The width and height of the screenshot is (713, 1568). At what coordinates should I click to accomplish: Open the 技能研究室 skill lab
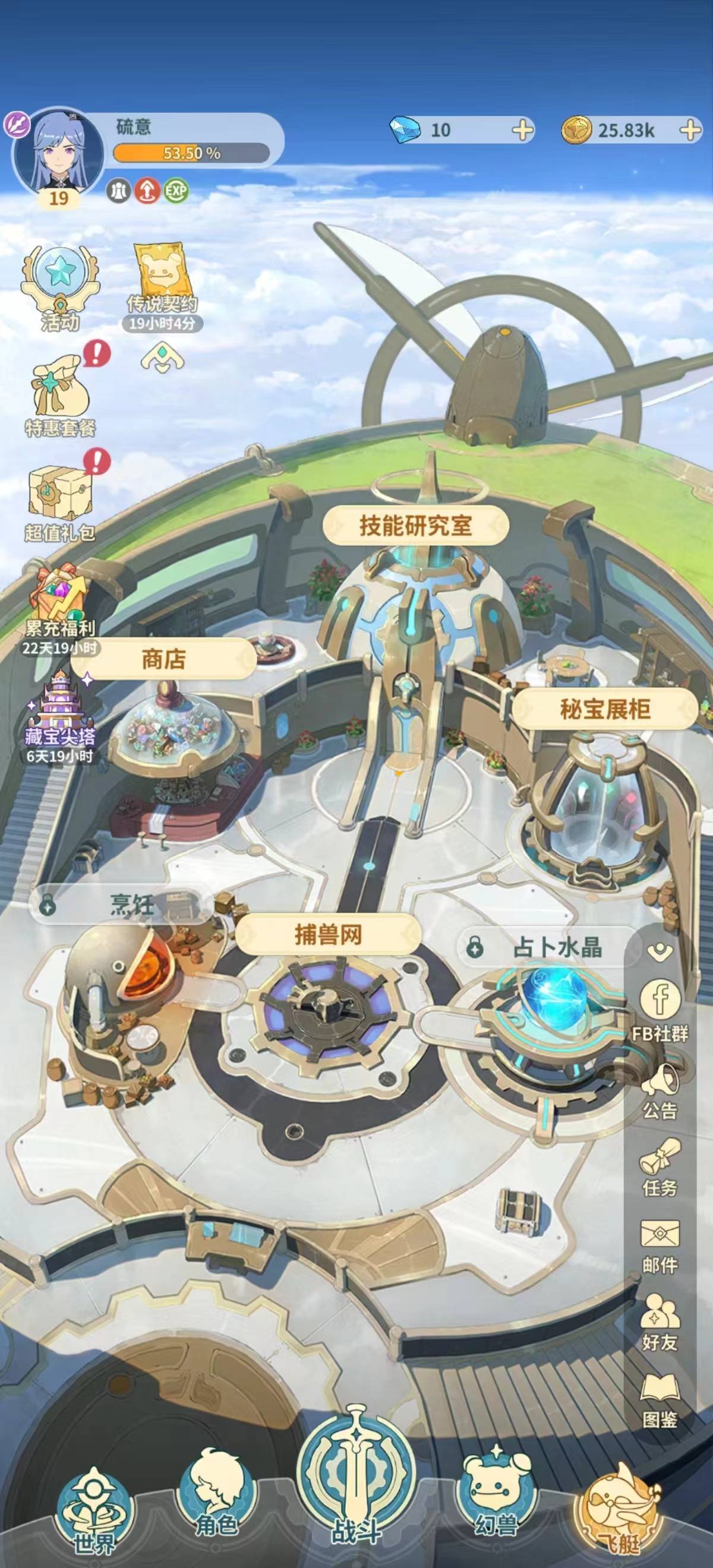(x=415, y=525)
